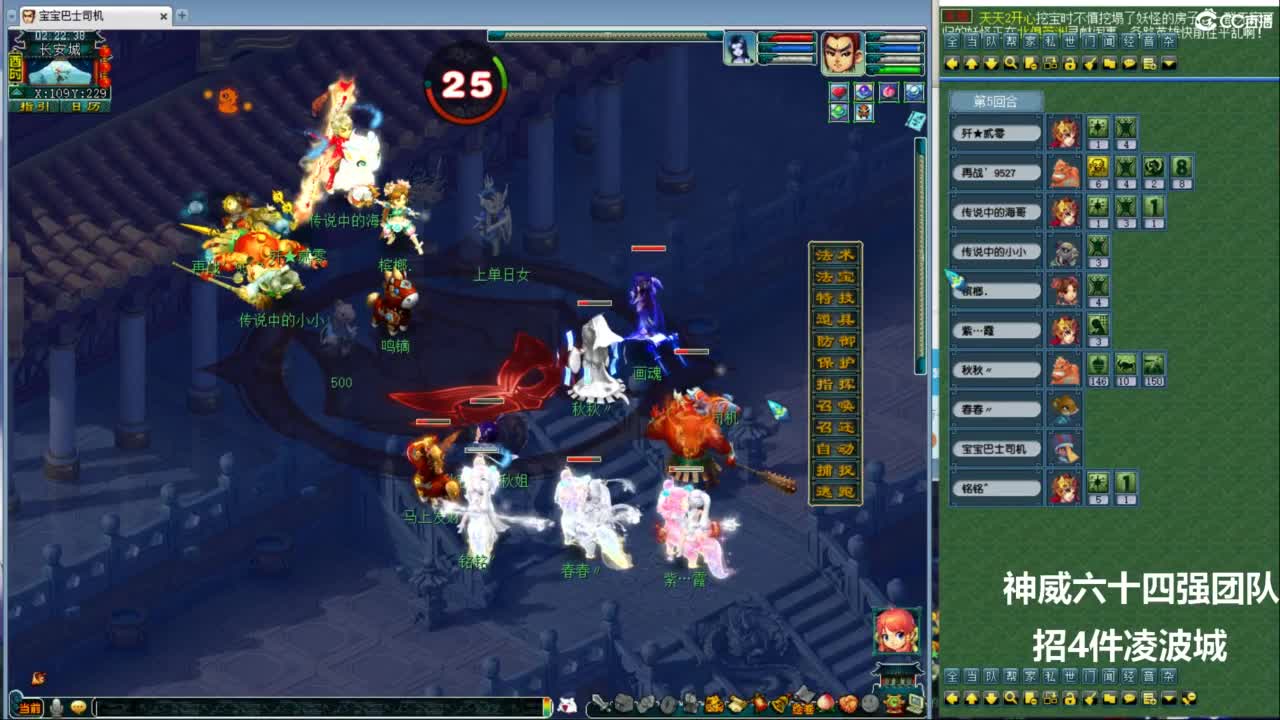Expand the dropdown arrow on the streaming toolbar
The height and width of the screenshot is (720, 1280).
(1167, 64)
